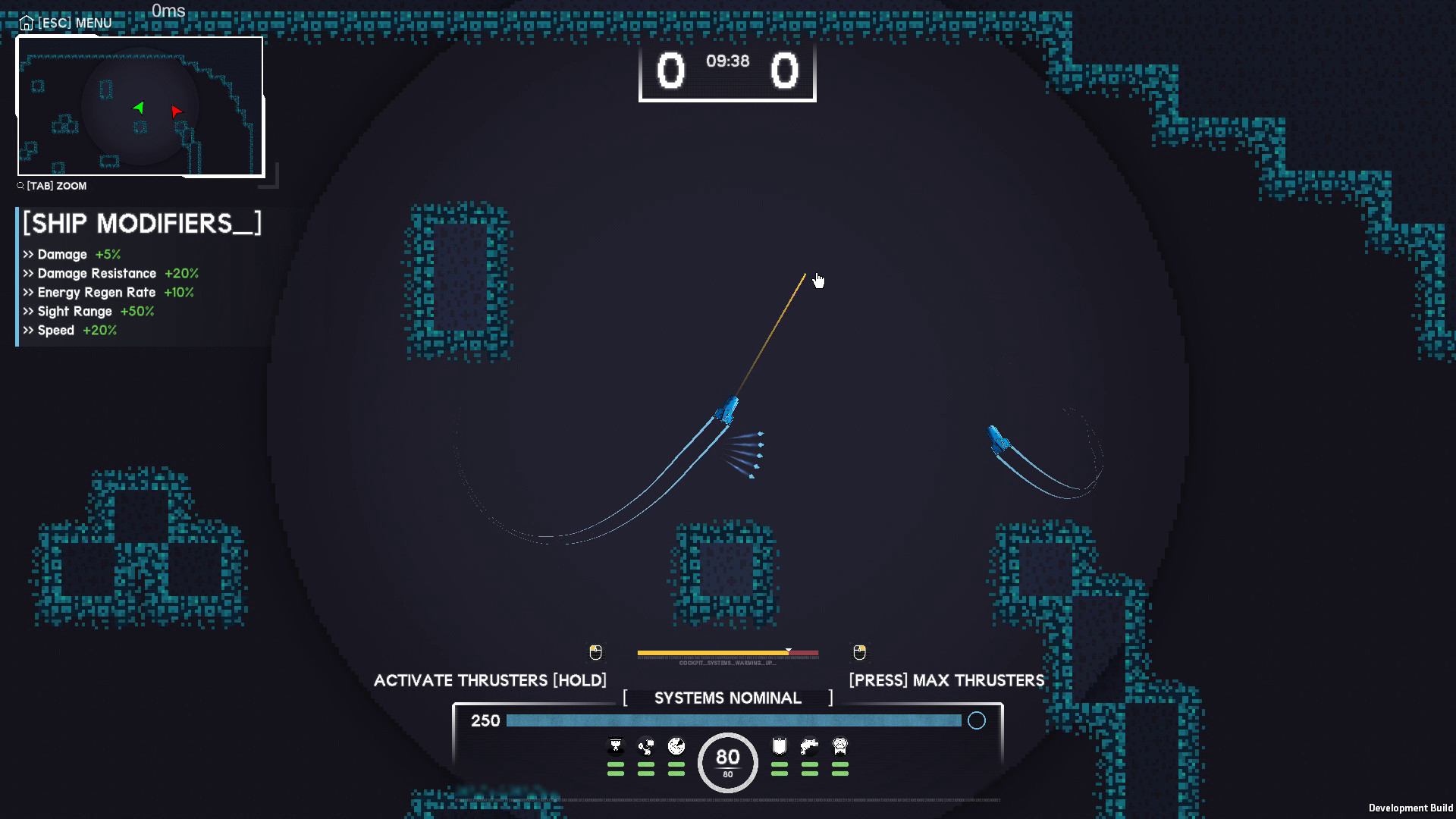Toggle the lower green pip under the pilot icon
Image resolution: width=1456 pixels, height=819 pixels.
(x=616, y=773)
